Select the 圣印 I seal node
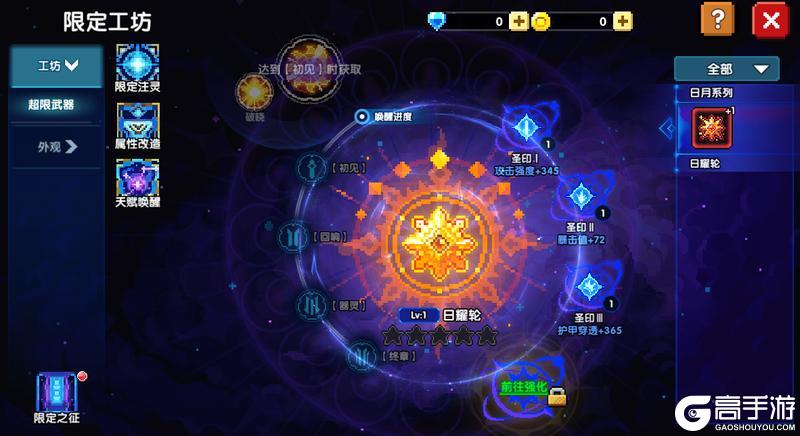Screen dimensions: 800x436 (x=525, y=127)
